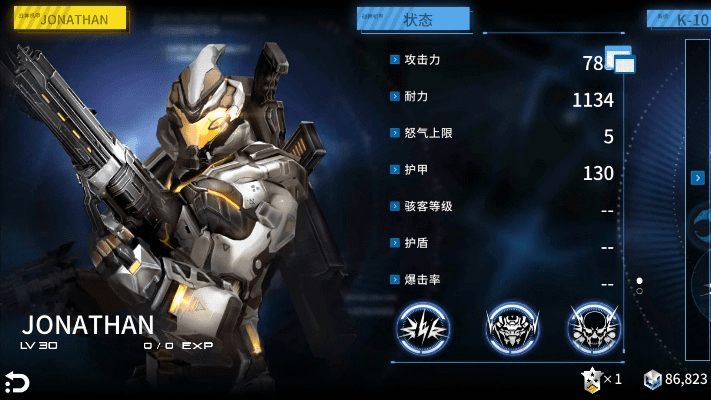Expand the 护甲 armor stat row
Image resolution: width=711 pixels, height=400 pixels.
(x=395, y=170)
